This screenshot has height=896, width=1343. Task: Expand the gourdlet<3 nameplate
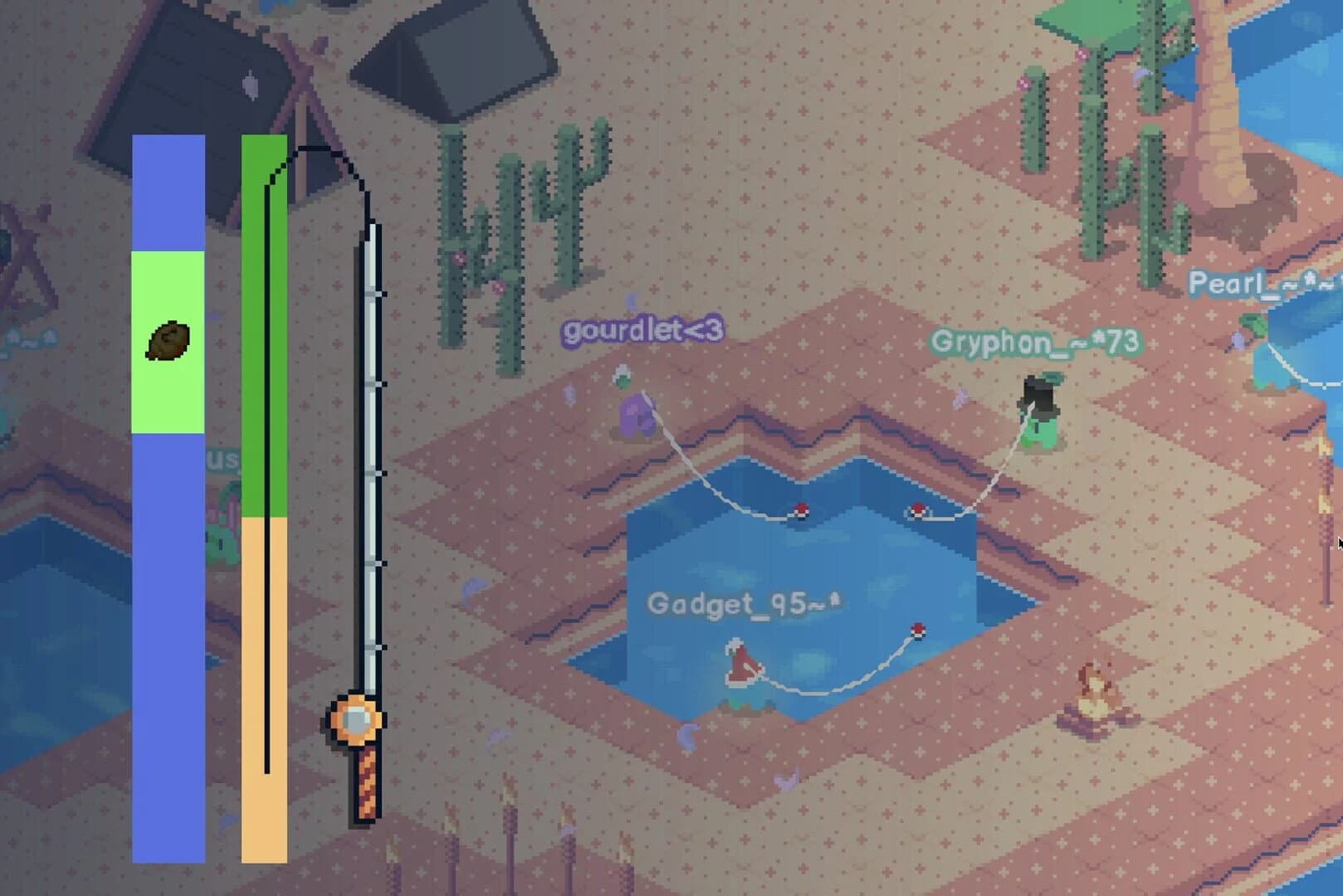(642, 330)
